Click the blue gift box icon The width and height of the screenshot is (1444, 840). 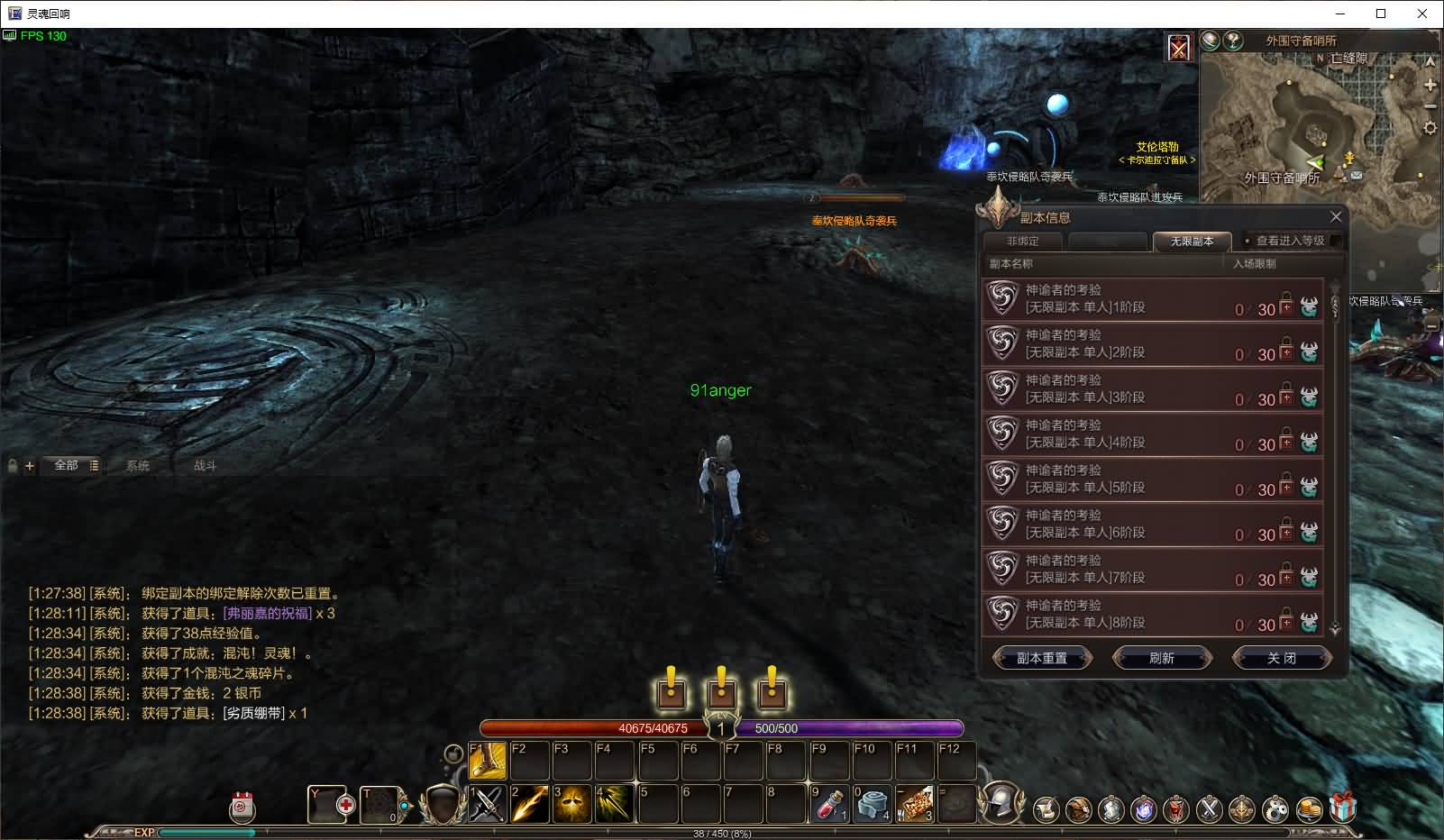(x=1341, y=808)
